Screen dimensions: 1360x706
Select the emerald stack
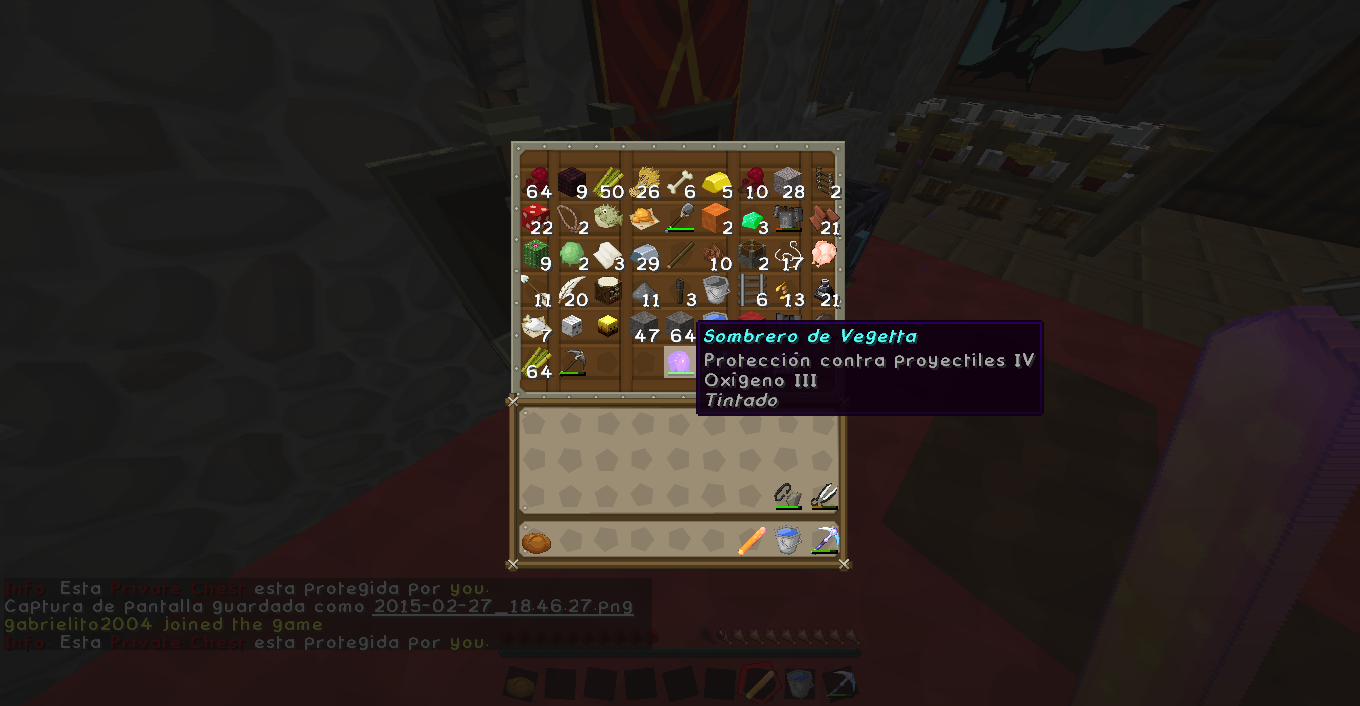click(752, 219)
